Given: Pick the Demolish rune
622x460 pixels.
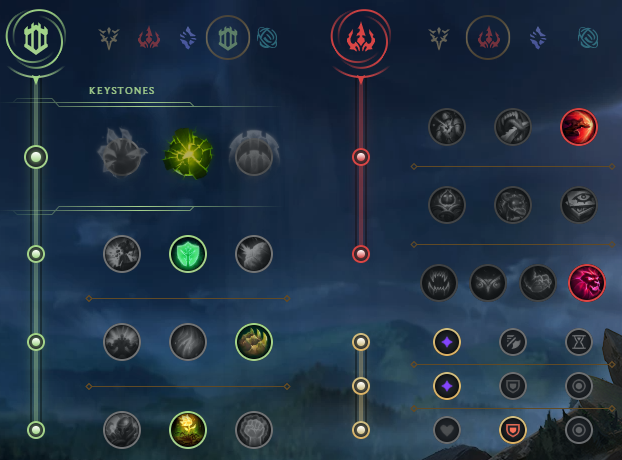Looking at the screenshot, I should [x=122, y=254].
